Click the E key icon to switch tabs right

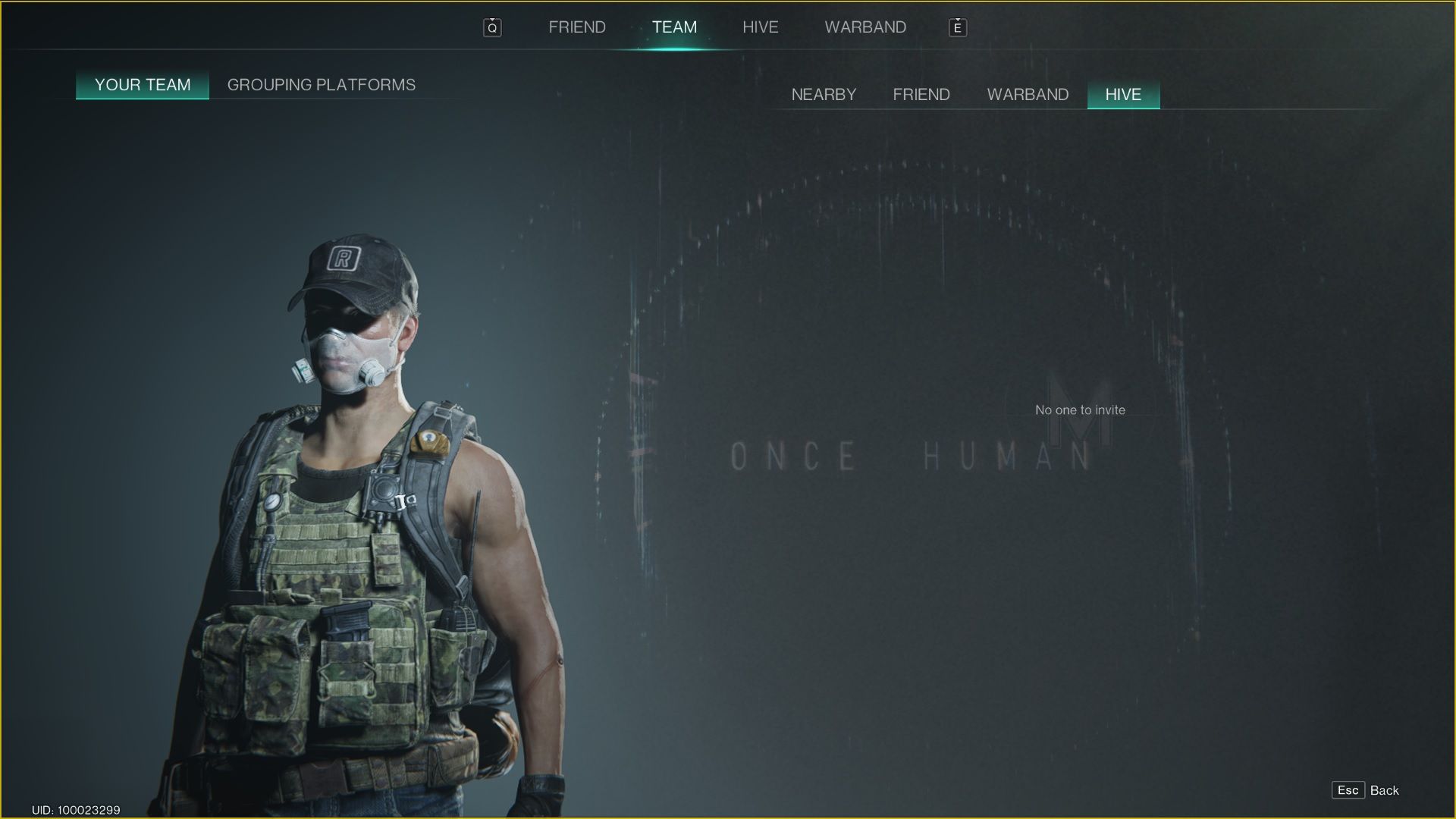pyautogui.click(x=958, y=27)
